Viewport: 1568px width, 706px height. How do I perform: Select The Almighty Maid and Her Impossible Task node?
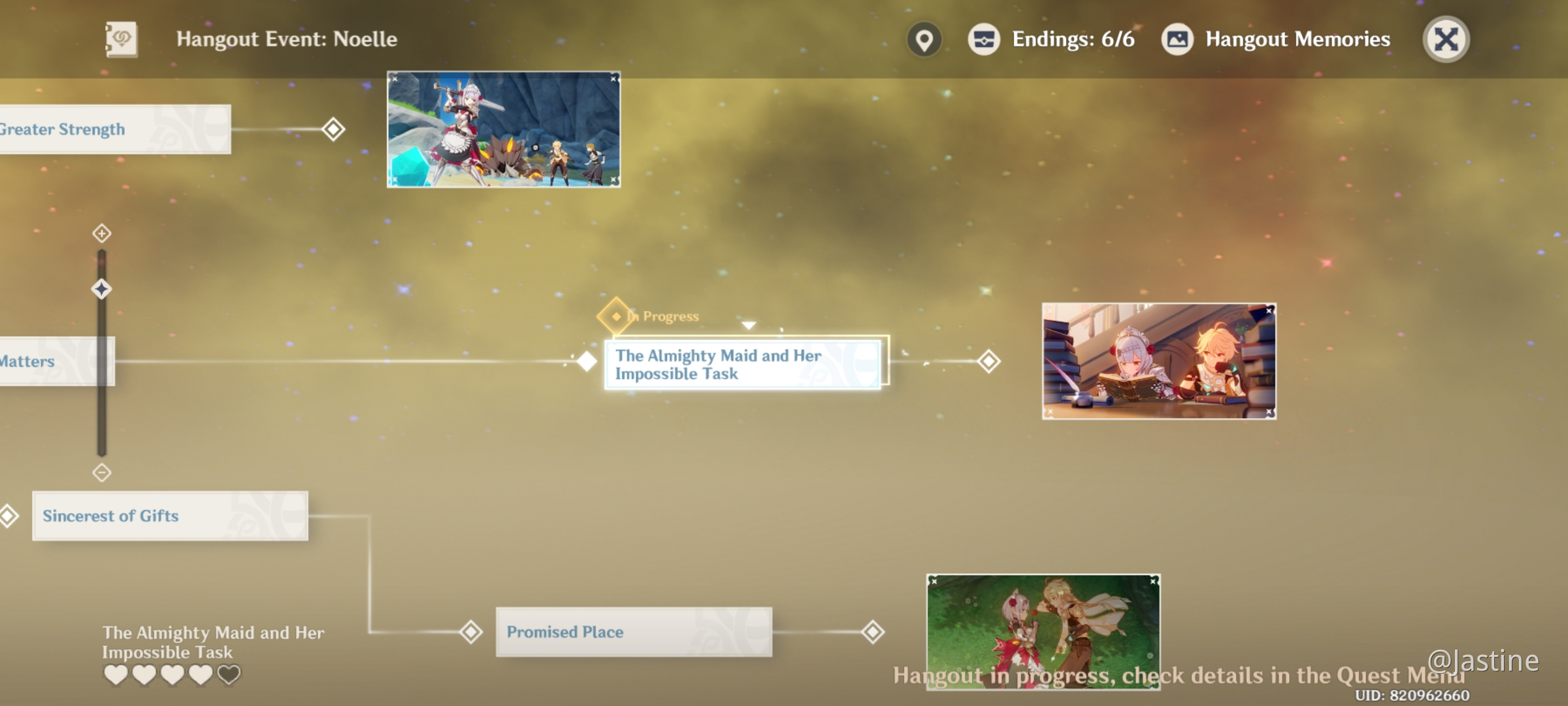click(743, 365)
